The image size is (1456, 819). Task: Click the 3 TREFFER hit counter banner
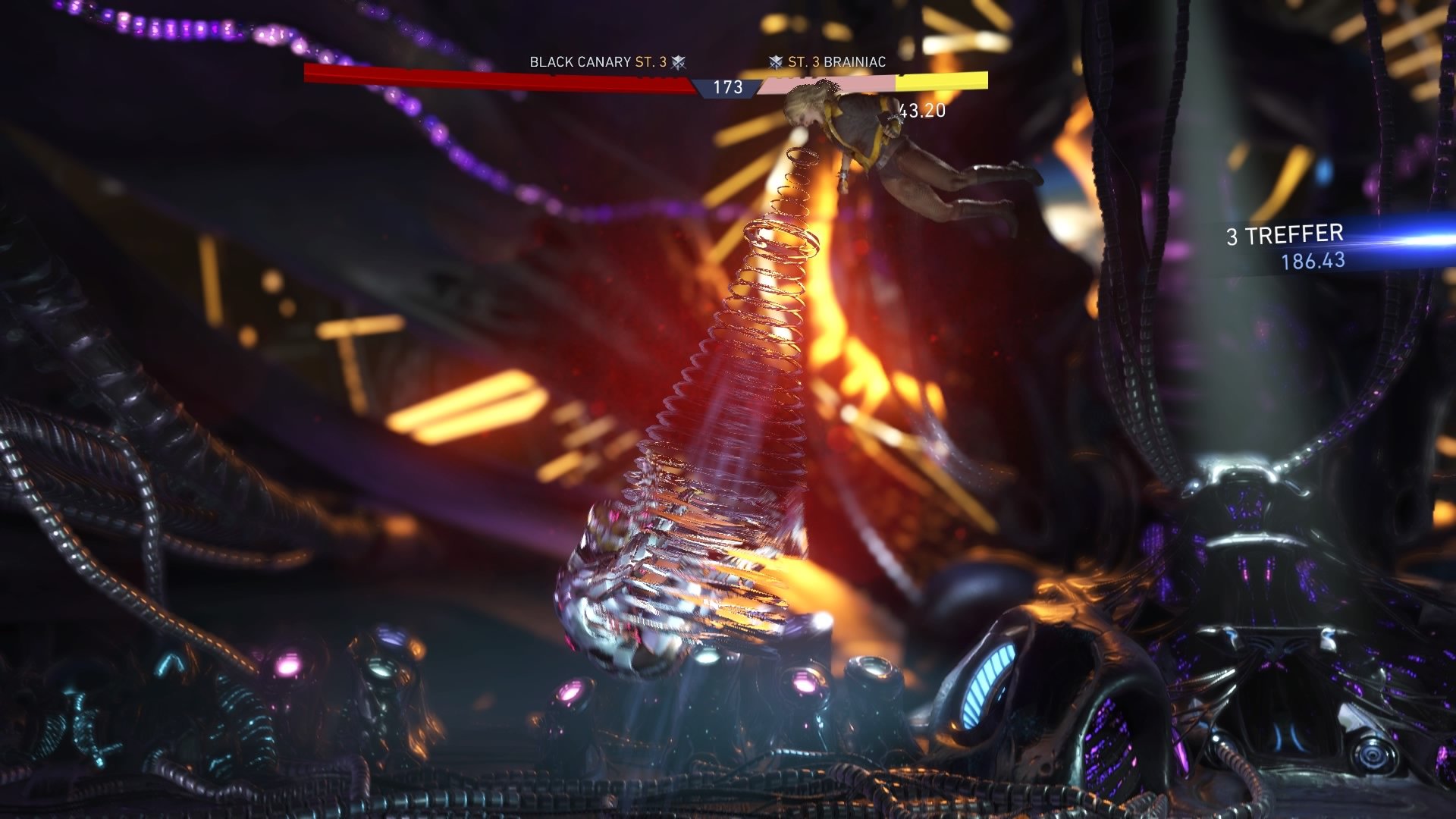tap(1284, 235)
